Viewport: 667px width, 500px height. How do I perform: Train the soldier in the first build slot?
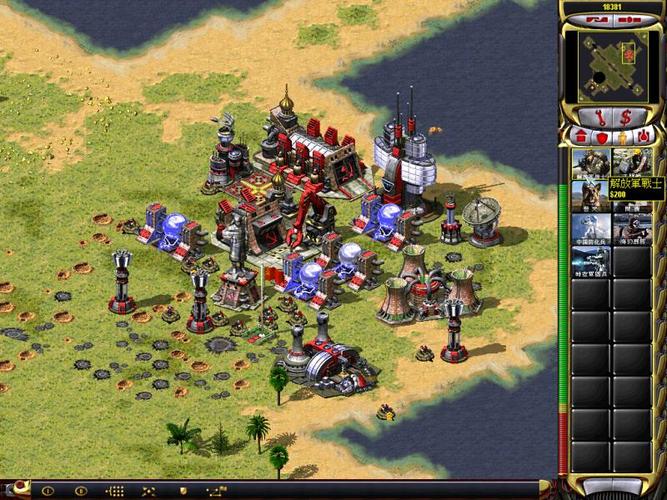click(x=591, y=162)
